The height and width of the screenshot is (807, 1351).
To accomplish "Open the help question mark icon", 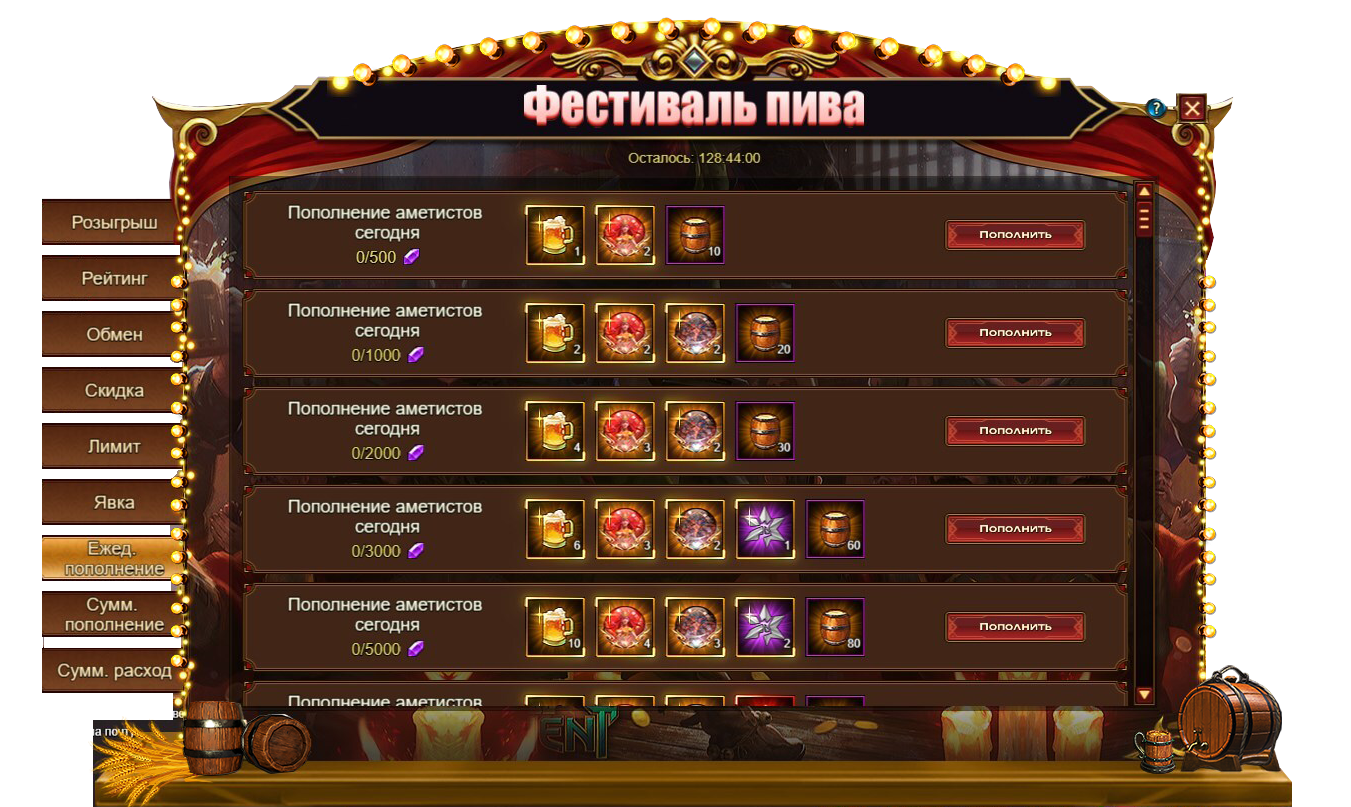I will click(1156, 108).
